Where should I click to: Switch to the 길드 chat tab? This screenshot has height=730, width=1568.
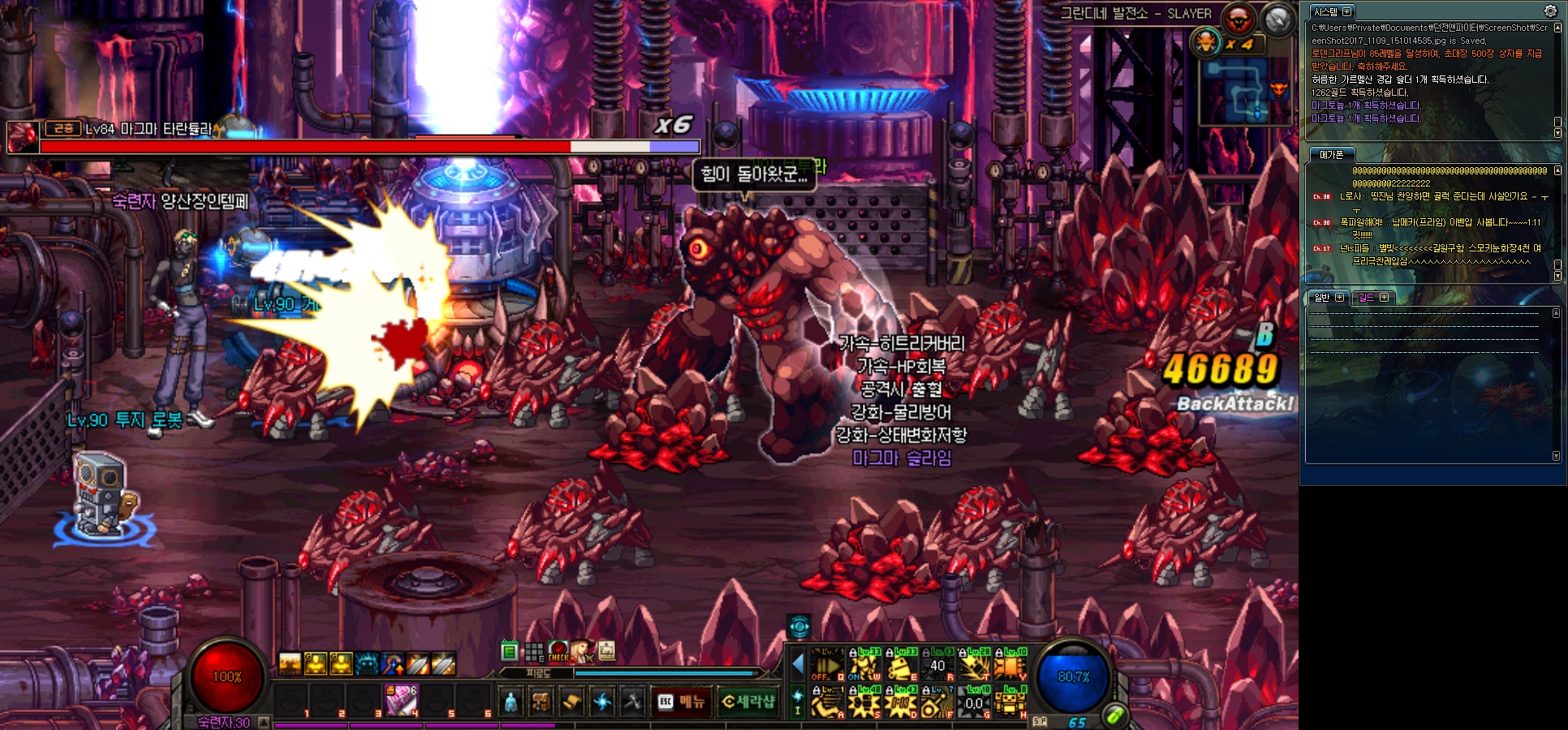coord(1367,298)
